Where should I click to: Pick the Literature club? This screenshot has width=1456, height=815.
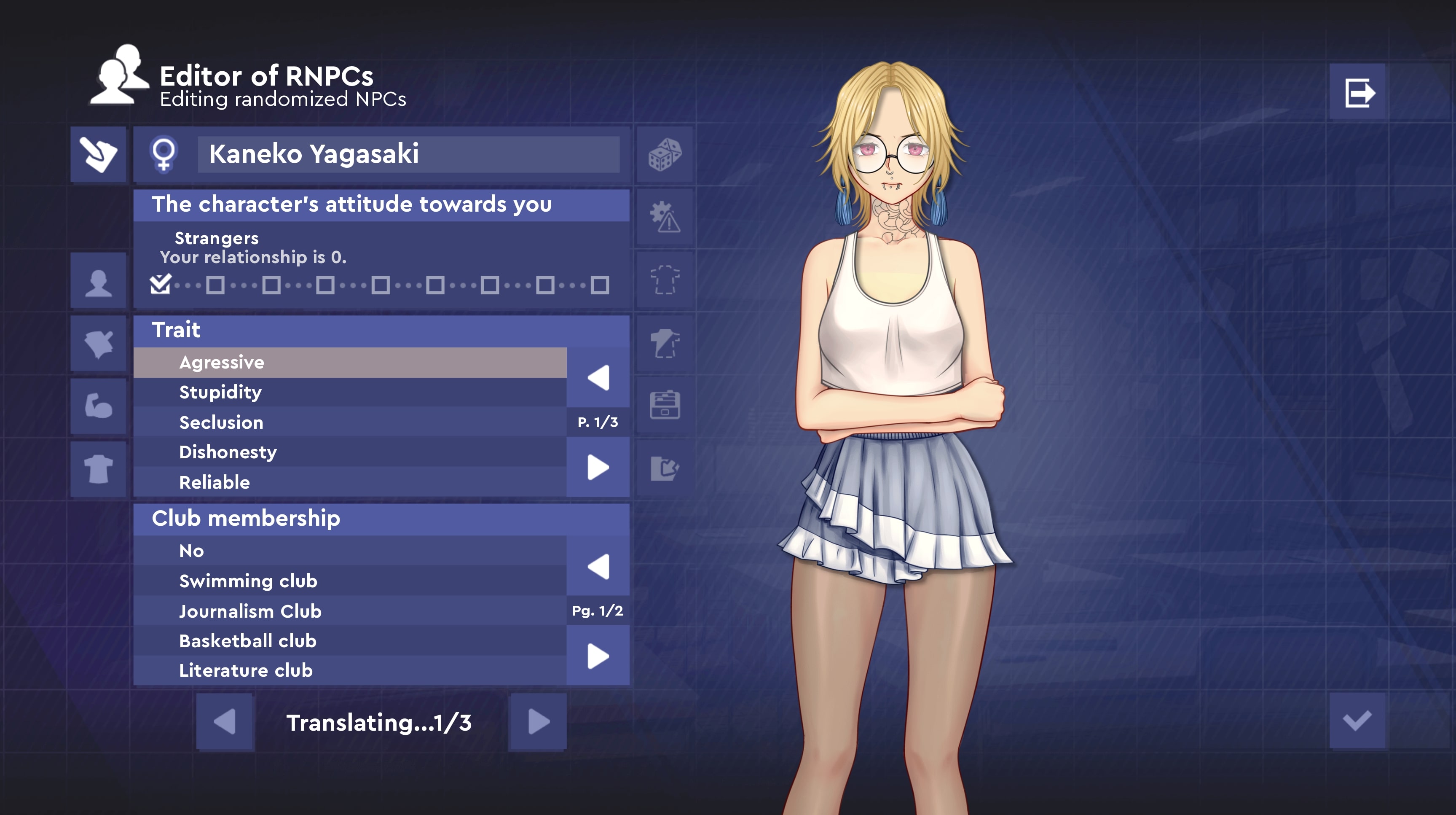click(350, 671)
